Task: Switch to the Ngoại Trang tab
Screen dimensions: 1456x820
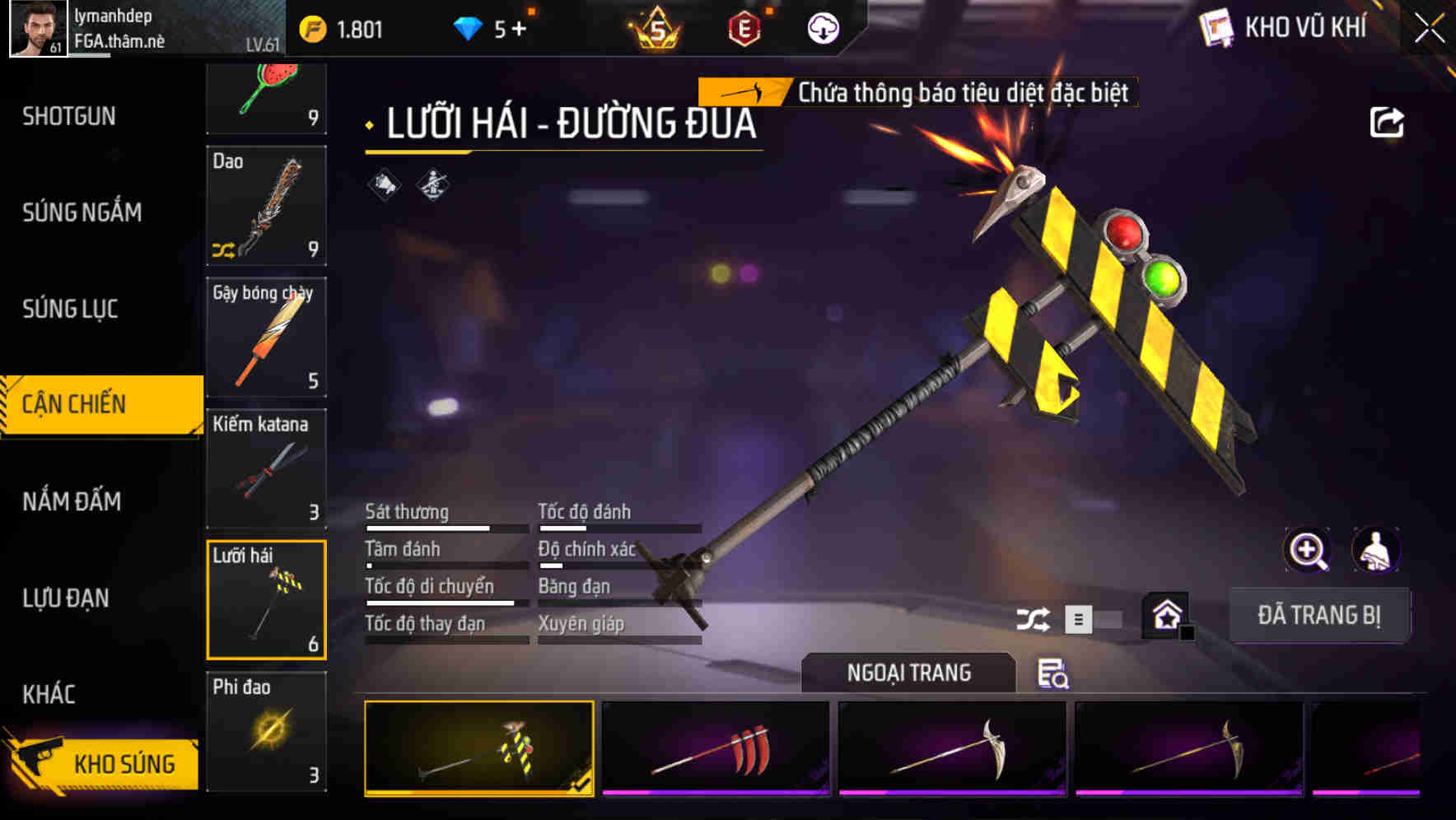Action: click(909, 673)
